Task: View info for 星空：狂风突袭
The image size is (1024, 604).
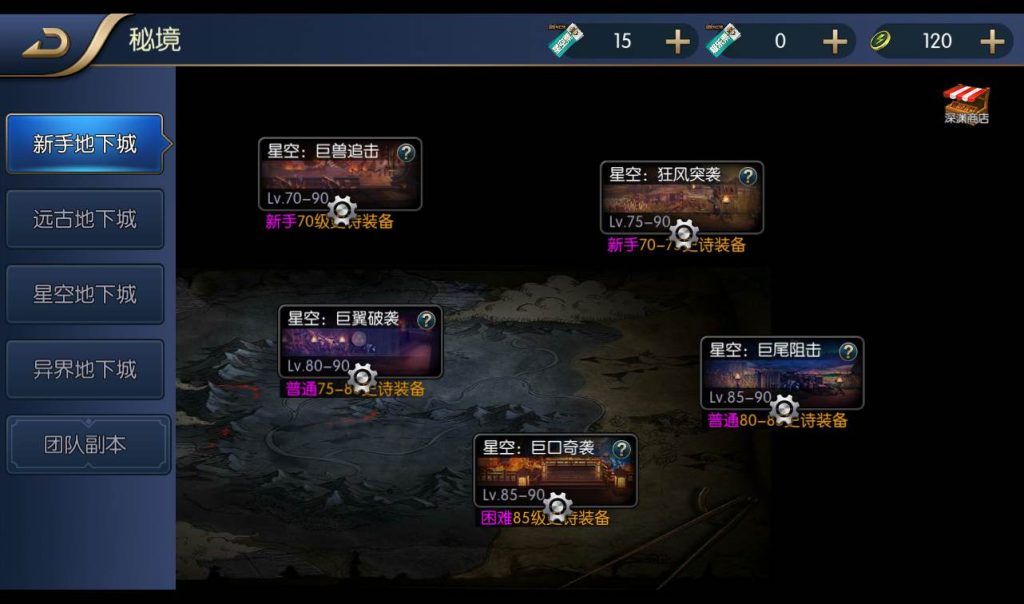Action: (748, 177)
